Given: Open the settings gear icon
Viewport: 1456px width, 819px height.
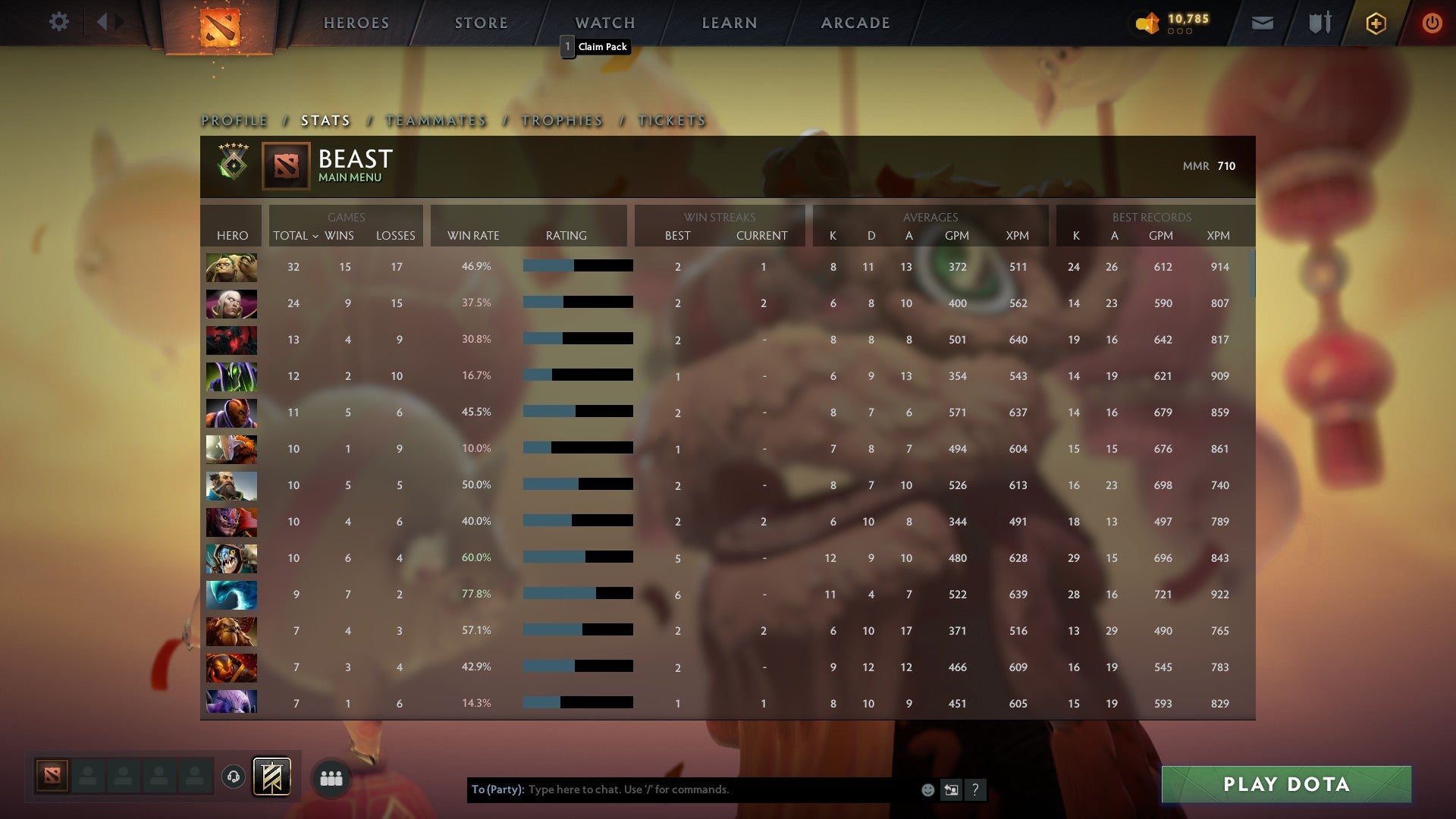Looking at the screenshot, I should [x=59, y=22].
